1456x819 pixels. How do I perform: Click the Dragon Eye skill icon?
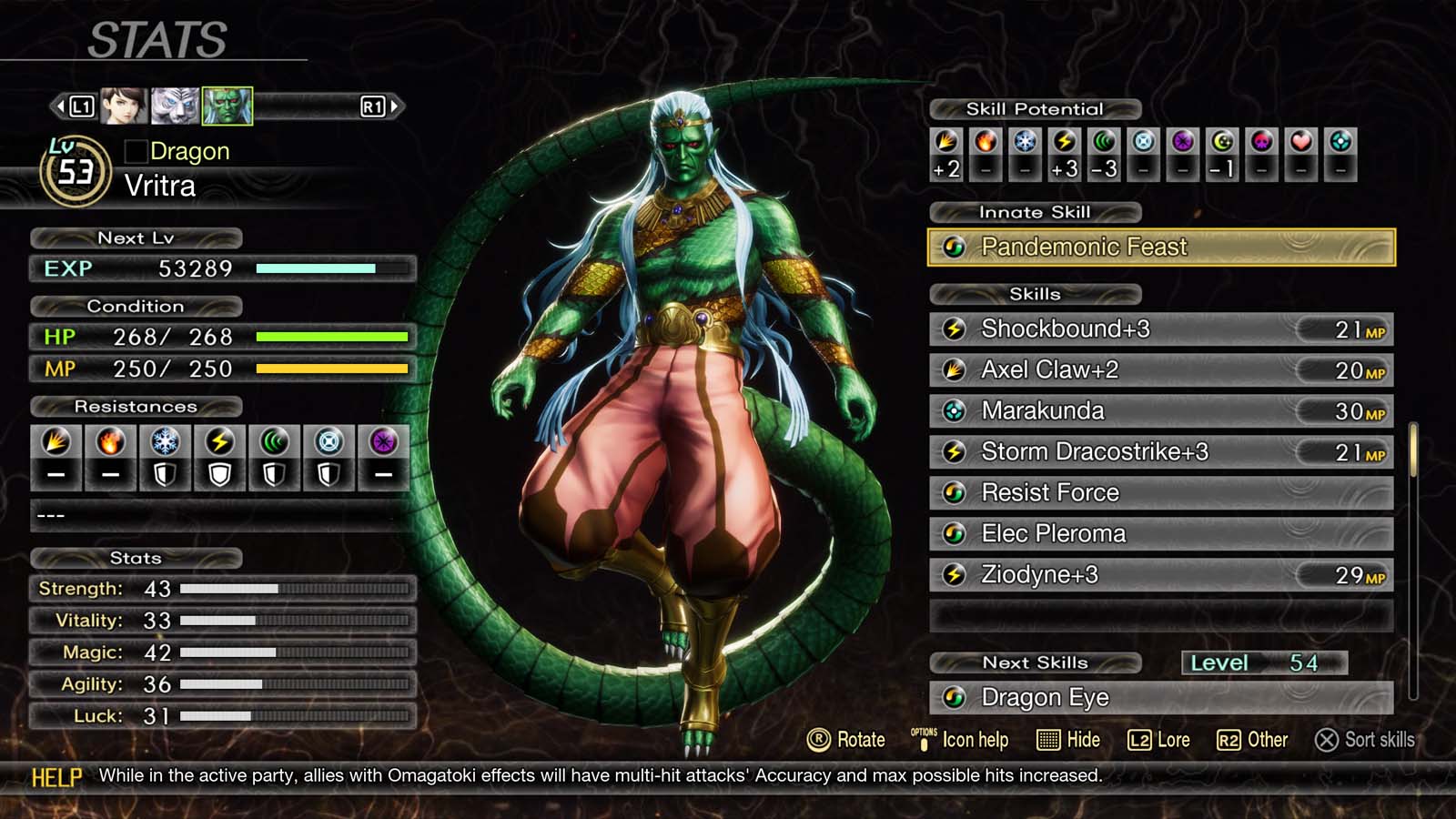955,698
